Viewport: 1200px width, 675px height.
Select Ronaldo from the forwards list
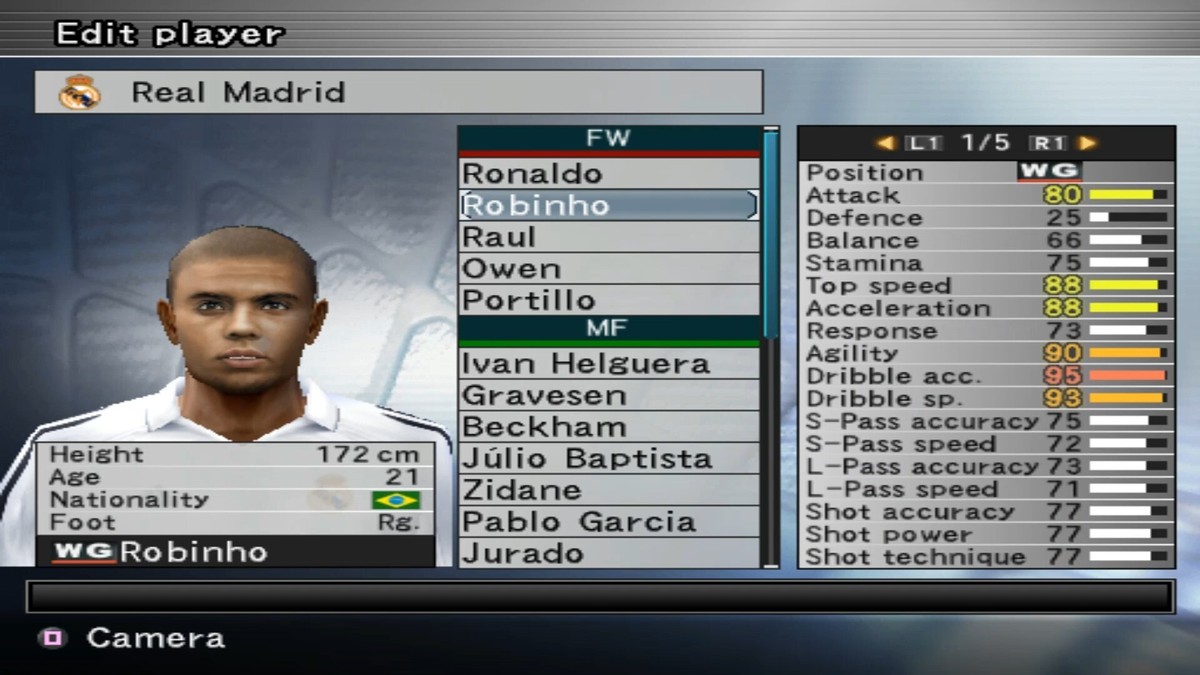(x=608, y=173)
